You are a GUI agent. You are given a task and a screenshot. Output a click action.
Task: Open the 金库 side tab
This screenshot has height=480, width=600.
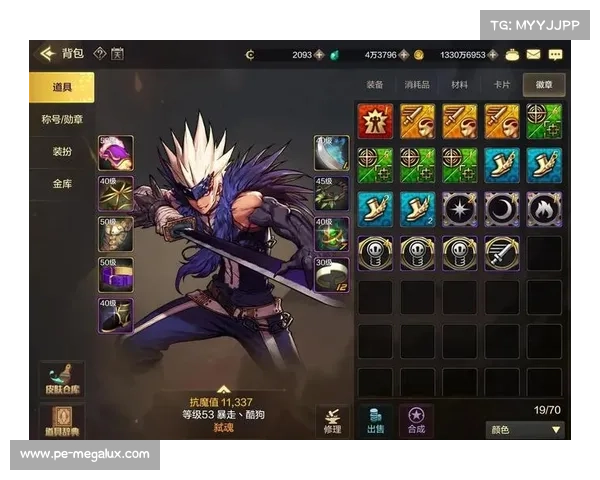(61, 184)
